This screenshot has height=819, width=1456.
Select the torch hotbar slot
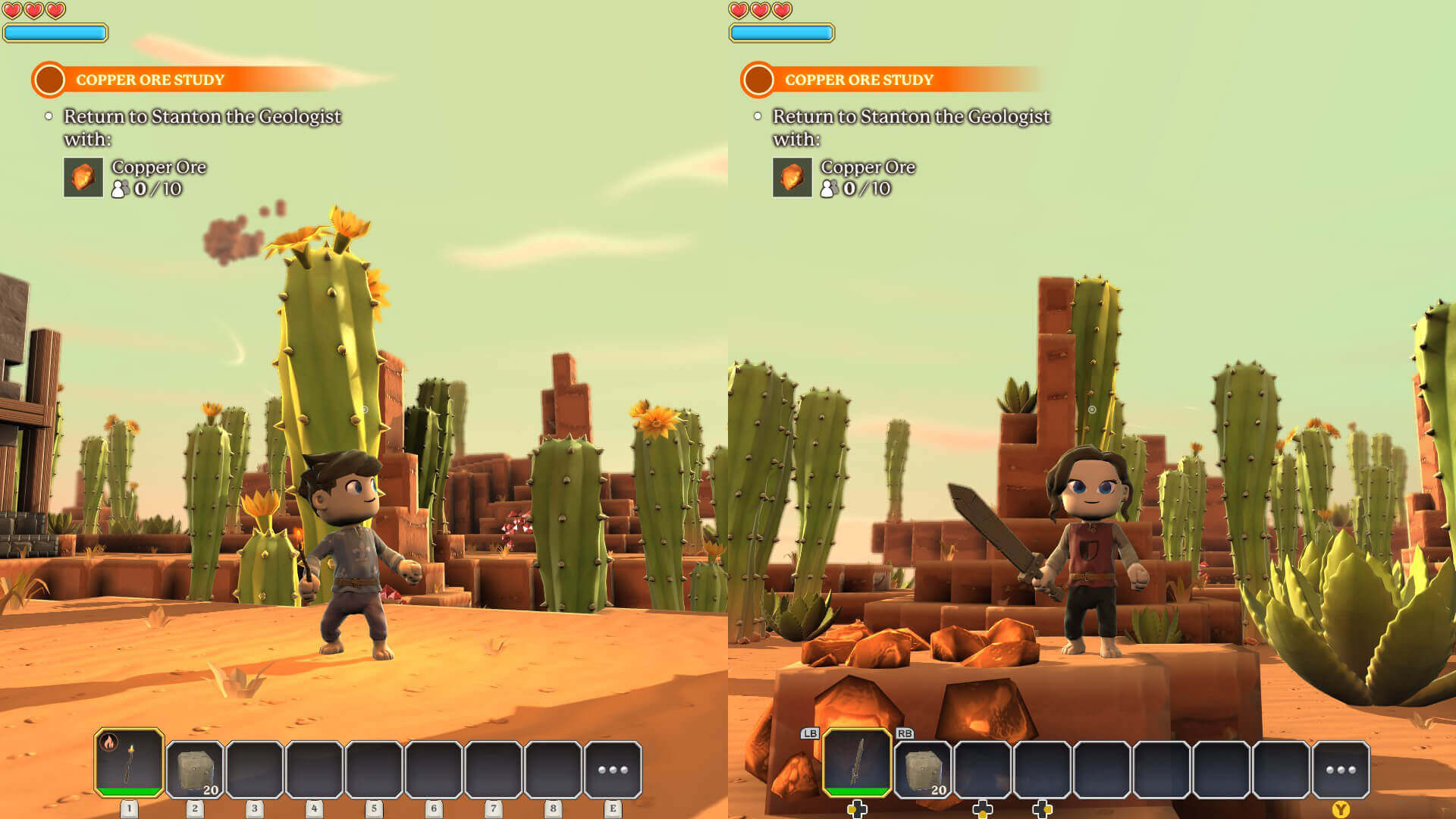coord(129,763)
